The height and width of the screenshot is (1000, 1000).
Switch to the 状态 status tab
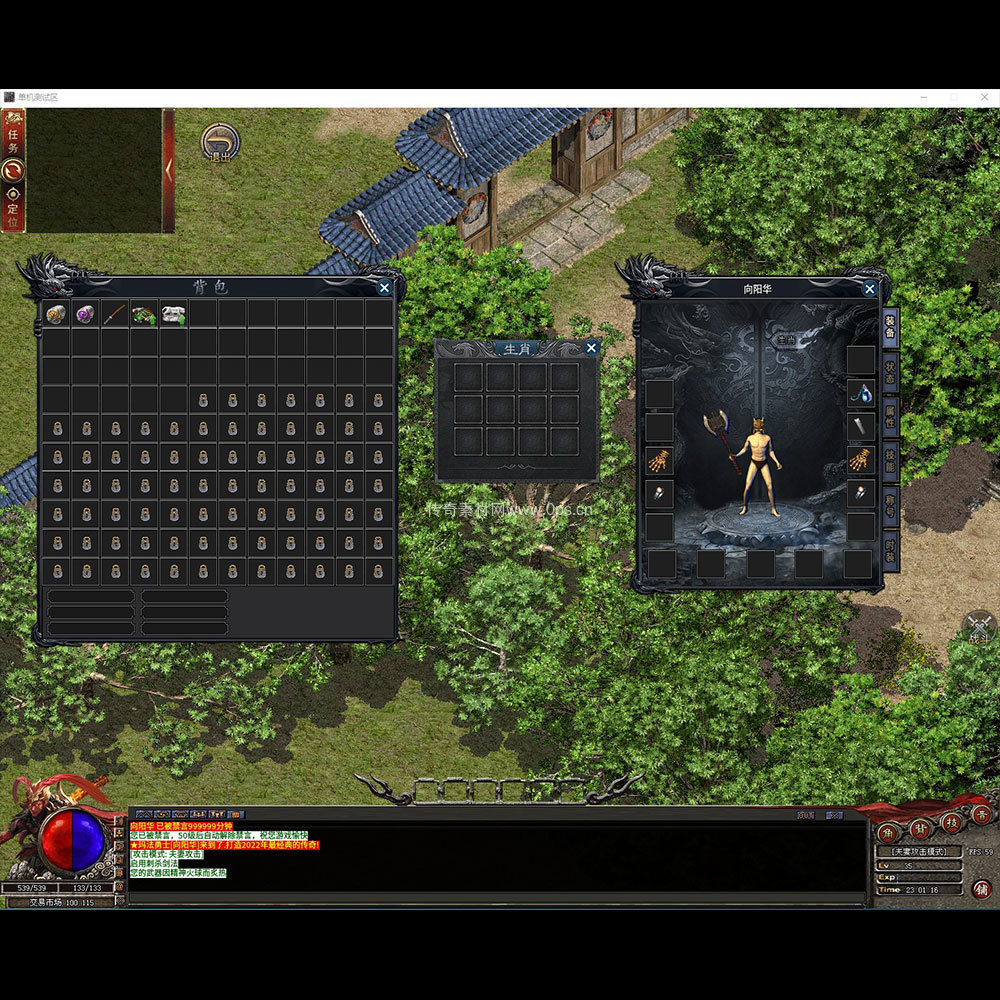(x=889, y=371)
